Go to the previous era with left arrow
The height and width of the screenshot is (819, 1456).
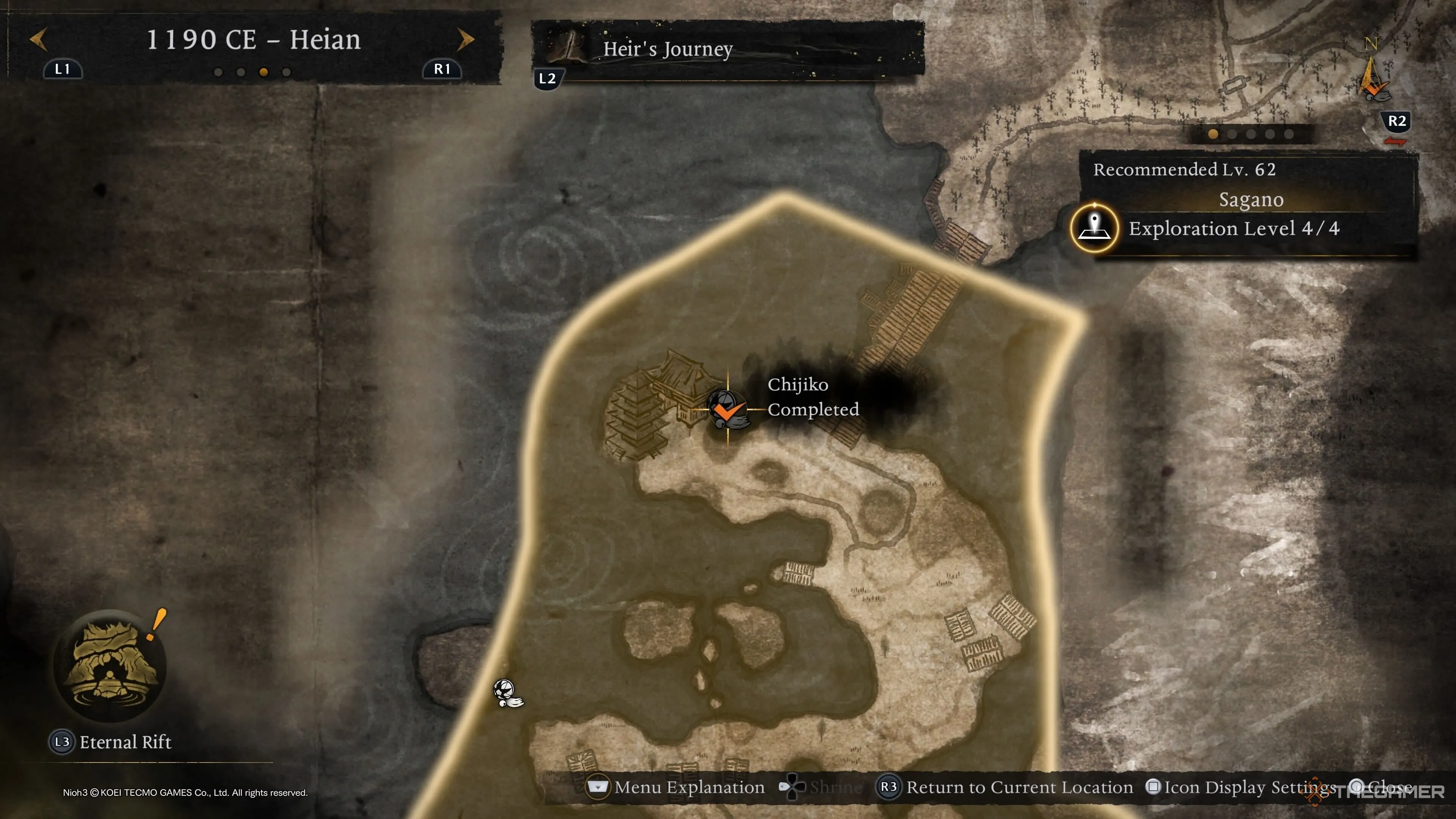pos(38,39)
